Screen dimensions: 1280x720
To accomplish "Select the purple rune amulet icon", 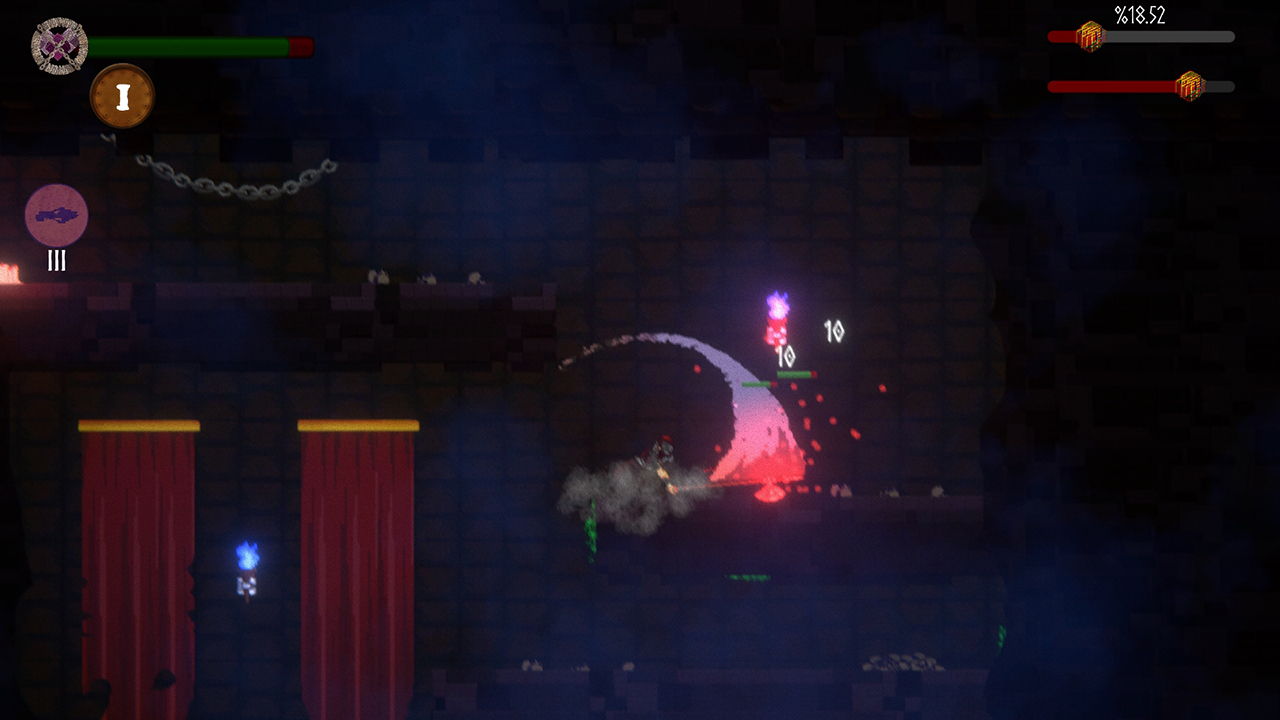I will tap(57, 45).
